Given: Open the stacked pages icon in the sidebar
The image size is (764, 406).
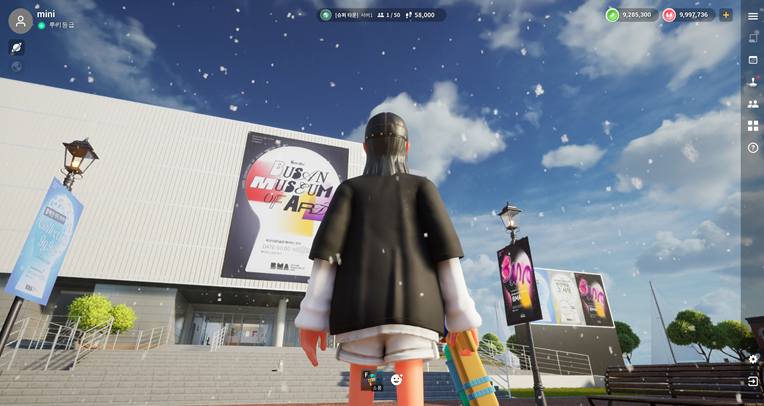Looking at the screenshot, I should click(753, 38).
